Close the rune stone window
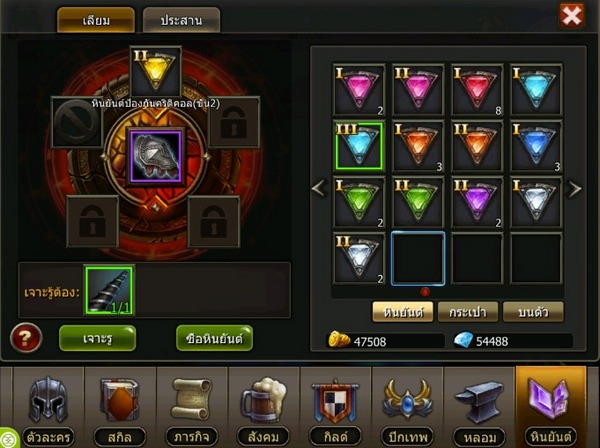 coord(571,16)
